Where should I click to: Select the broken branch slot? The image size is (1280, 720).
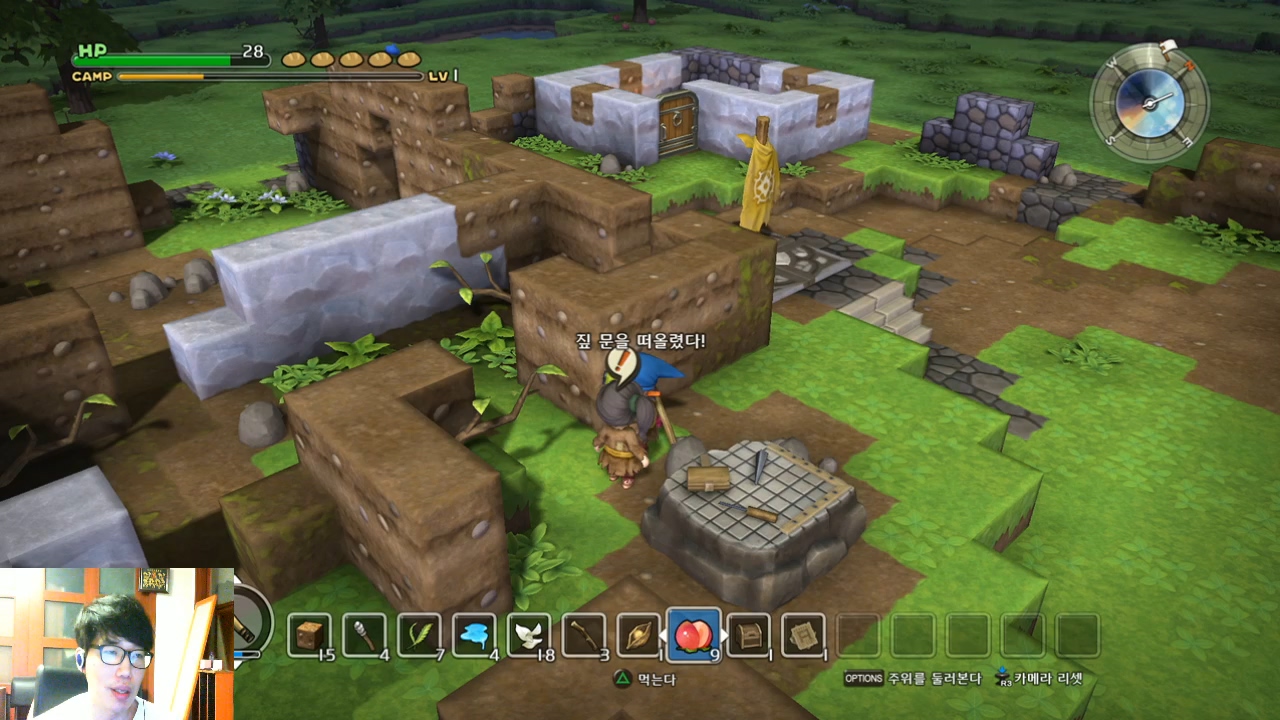(x=584, y=634)
